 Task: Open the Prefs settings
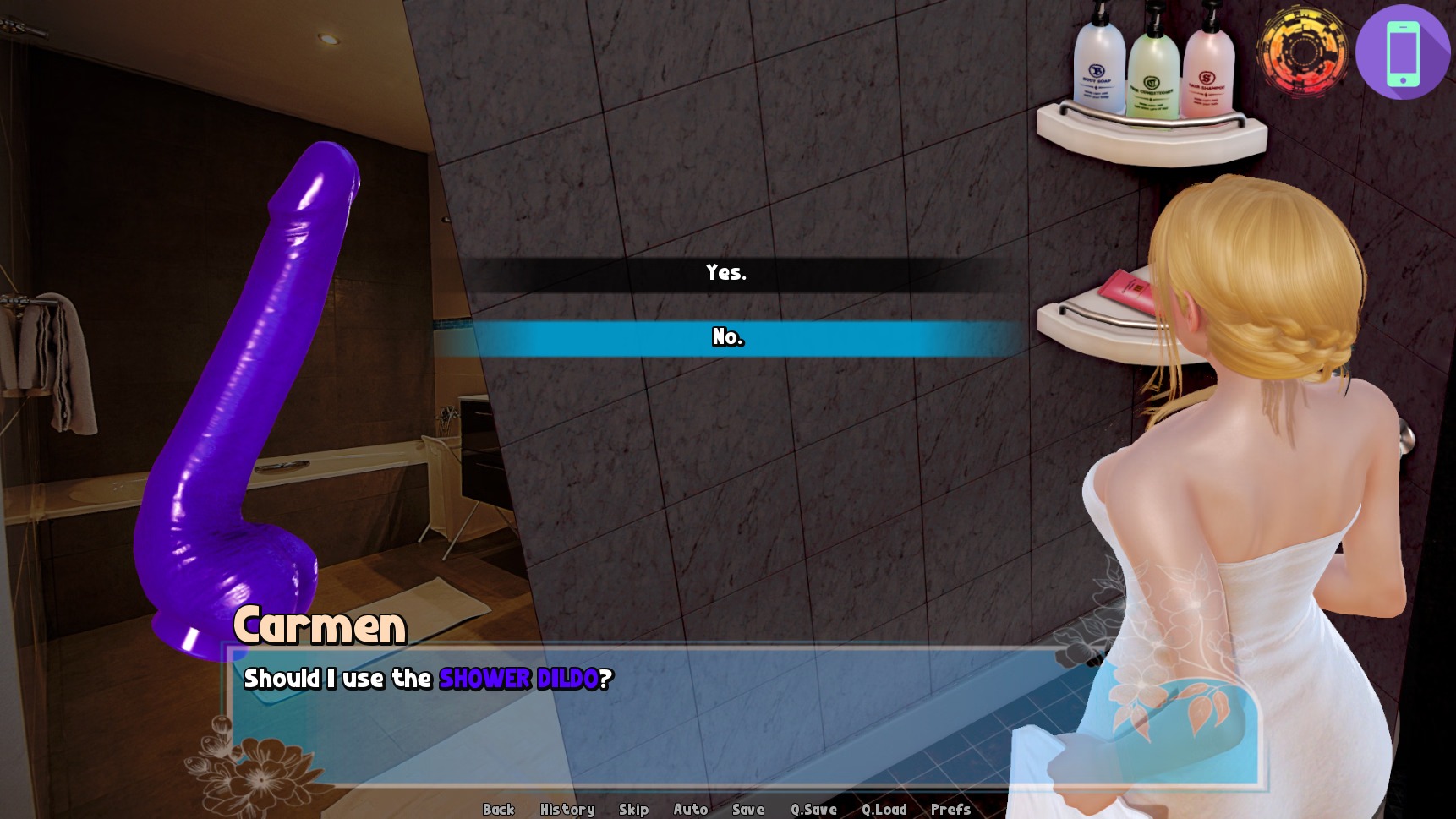tap(950, 809)
